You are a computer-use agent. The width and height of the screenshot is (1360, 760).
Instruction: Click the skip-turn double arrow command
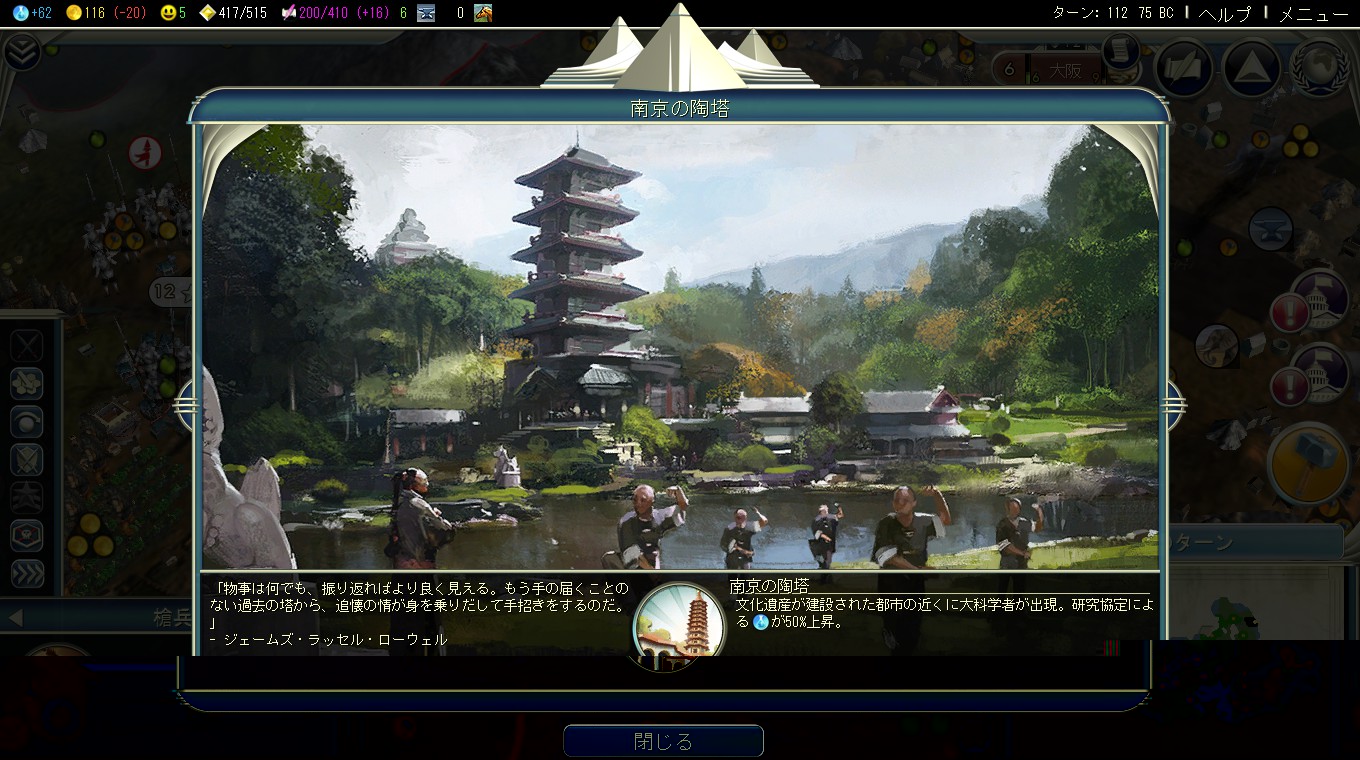(x=28, y=573)
